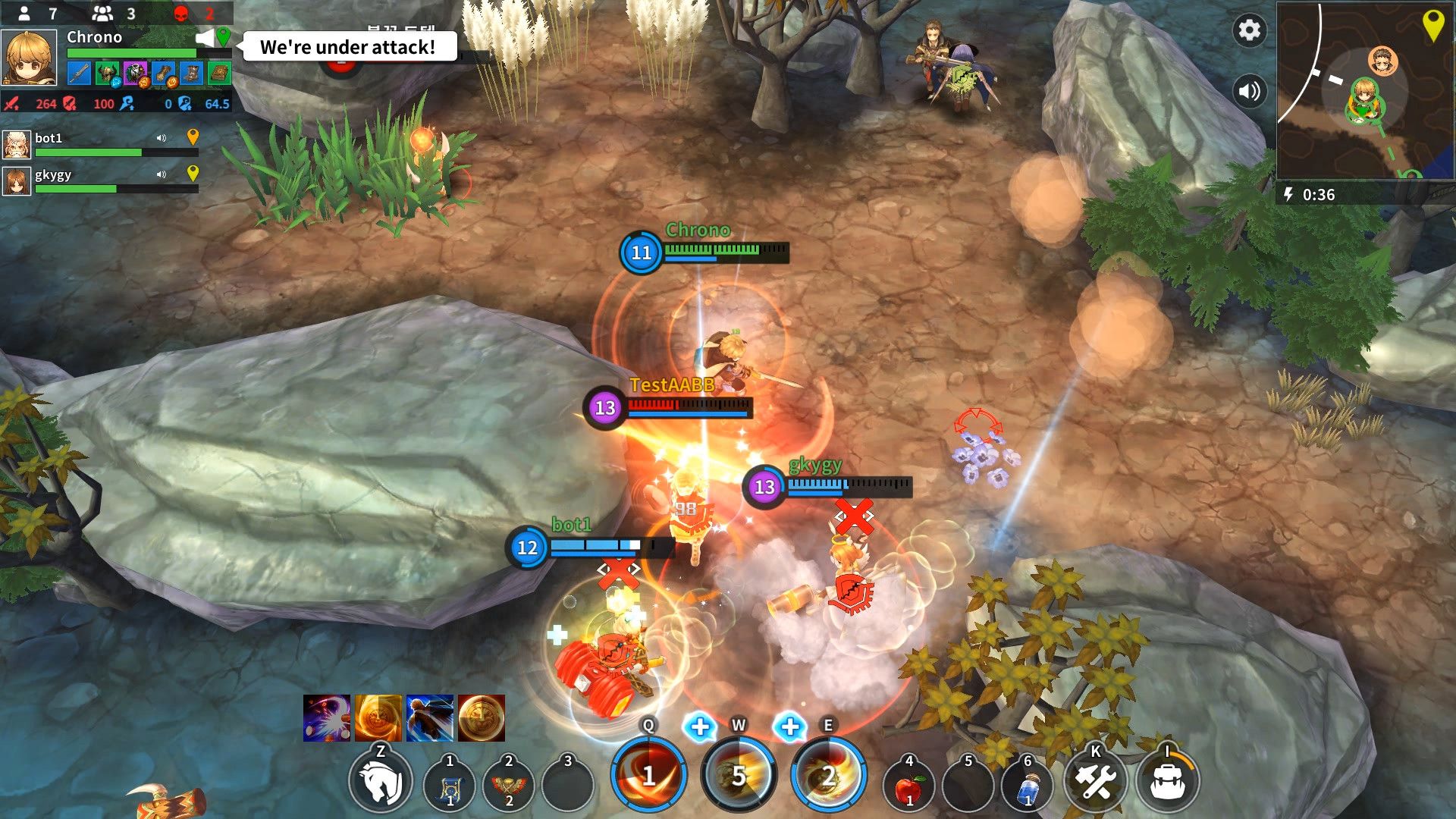The height and width of the screenshot is (819, 1456).
Task: Select the scroll item in slot 1
Action: [x=447, y=781]
